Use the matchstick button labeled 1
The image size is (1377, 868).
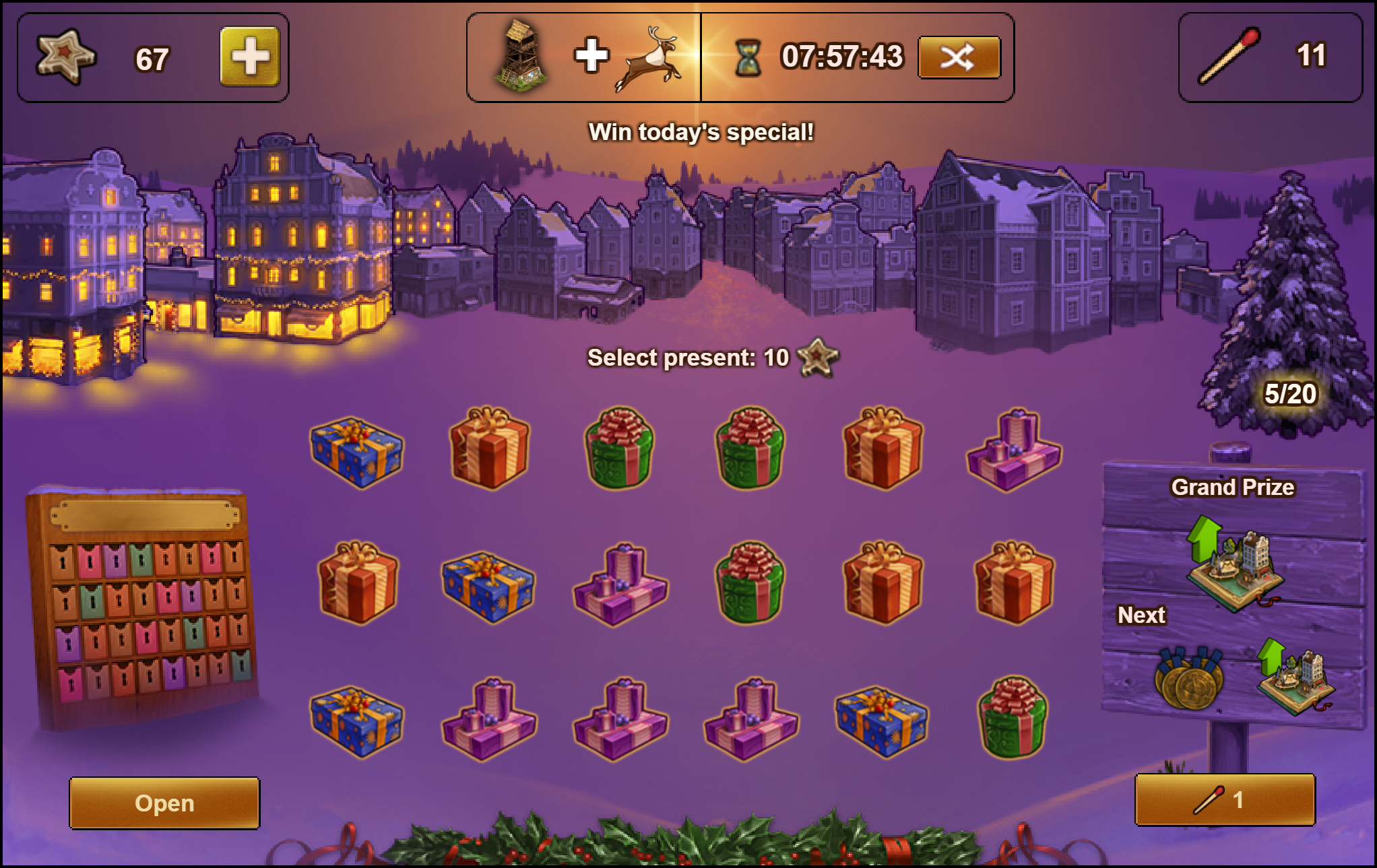1225,800
